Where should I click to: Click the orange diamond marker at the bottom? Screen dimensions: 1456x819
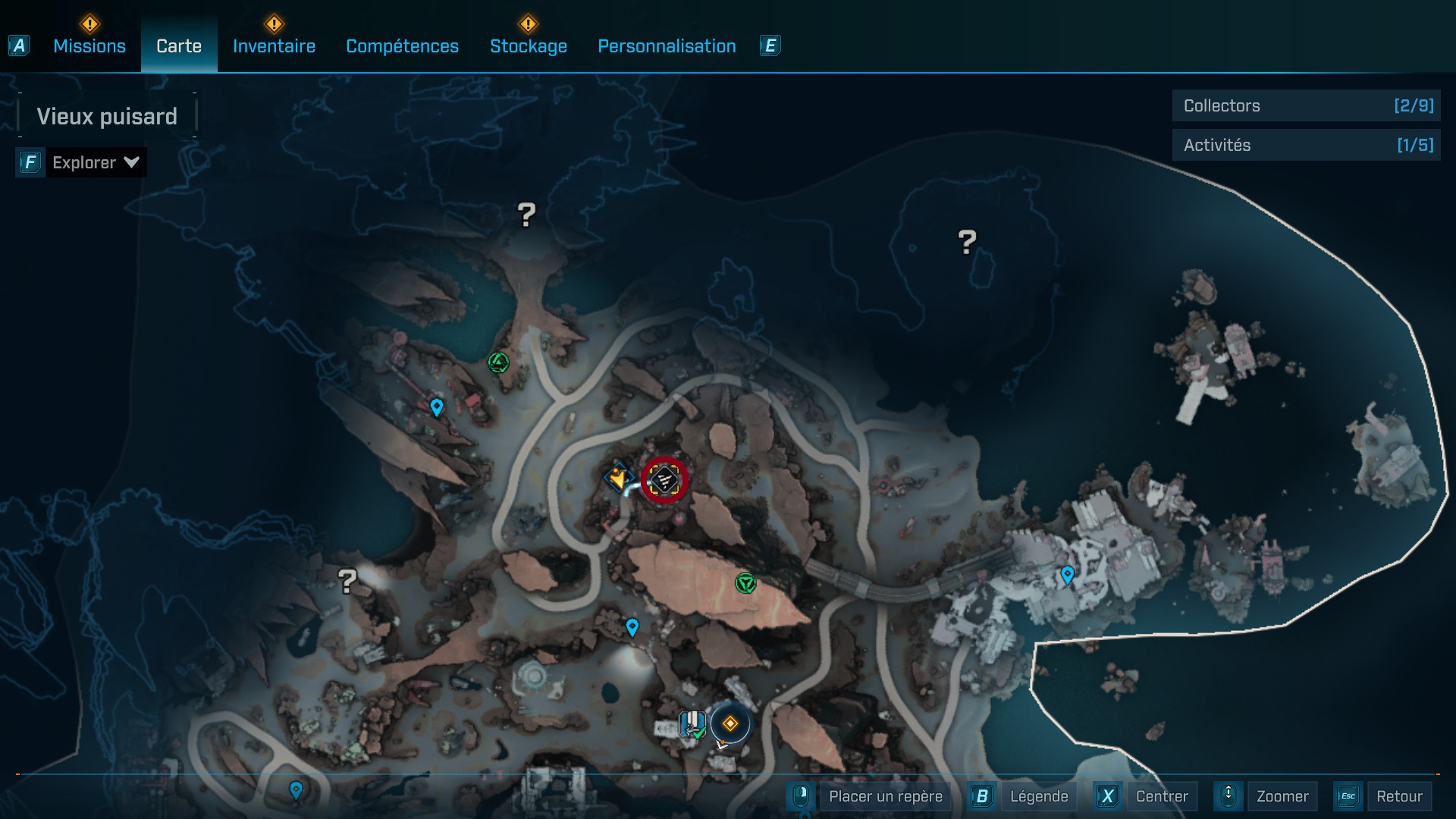coord(730,724)
